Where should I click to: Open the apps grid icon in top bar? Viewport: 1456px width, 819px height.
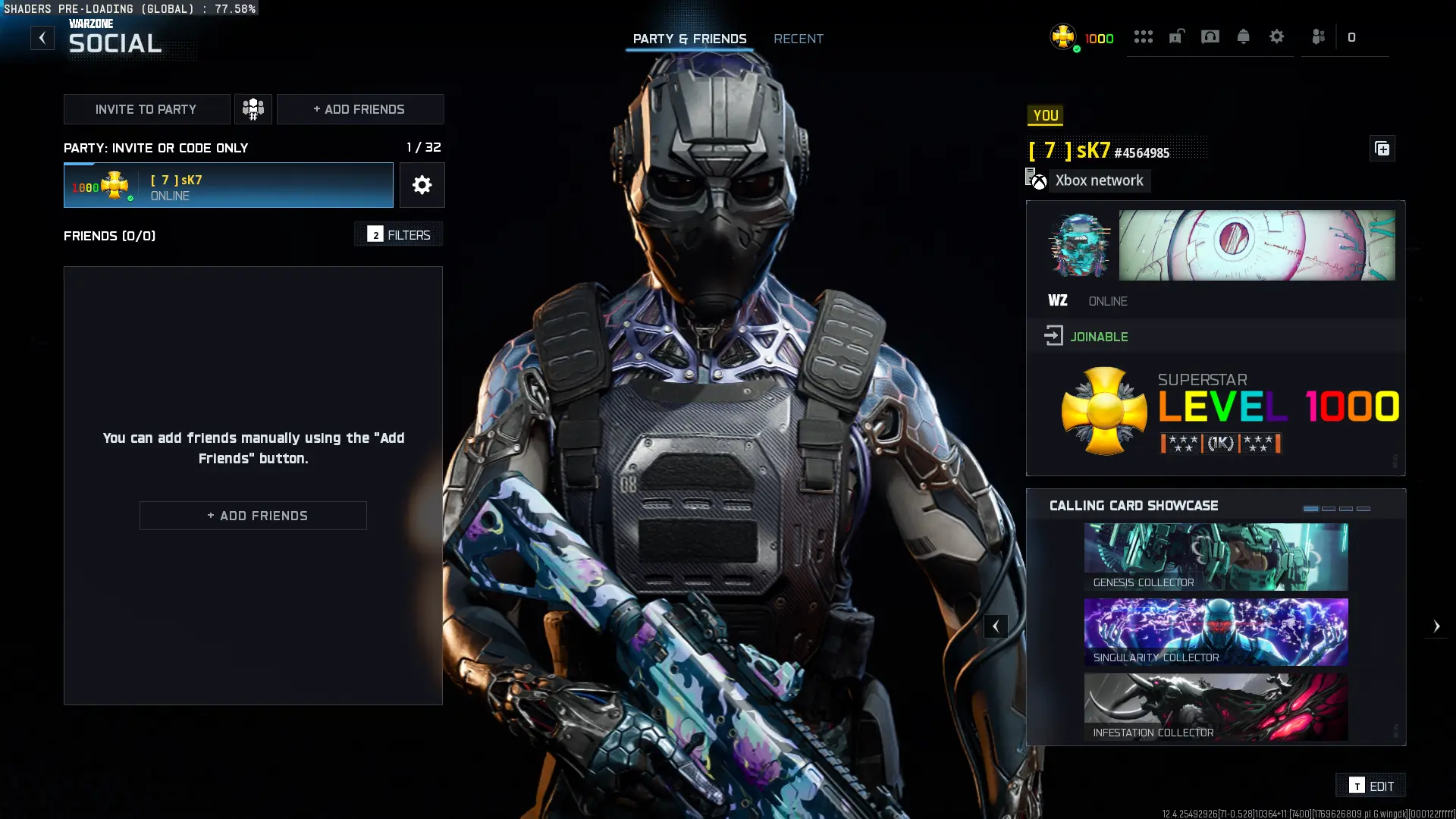click(1143, 36)
